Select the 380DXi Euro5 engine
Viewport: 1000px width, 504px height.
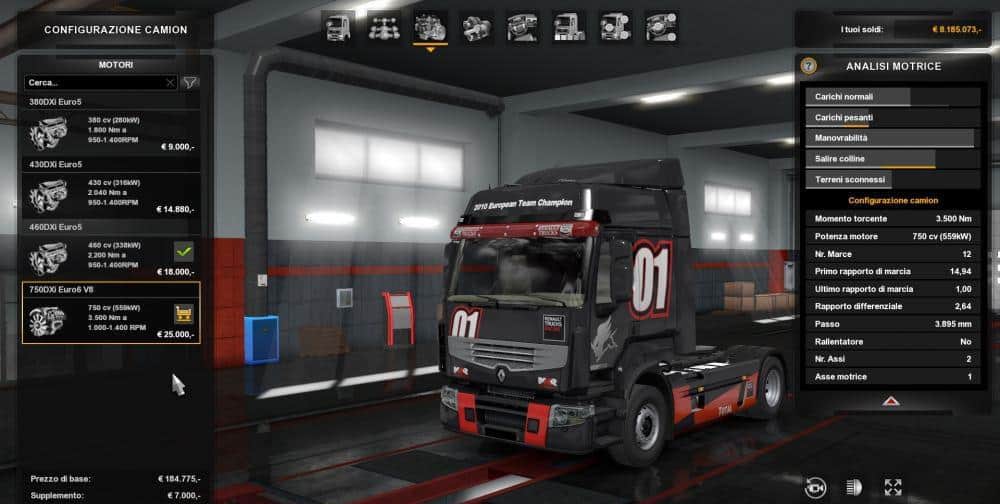point(110,136)
